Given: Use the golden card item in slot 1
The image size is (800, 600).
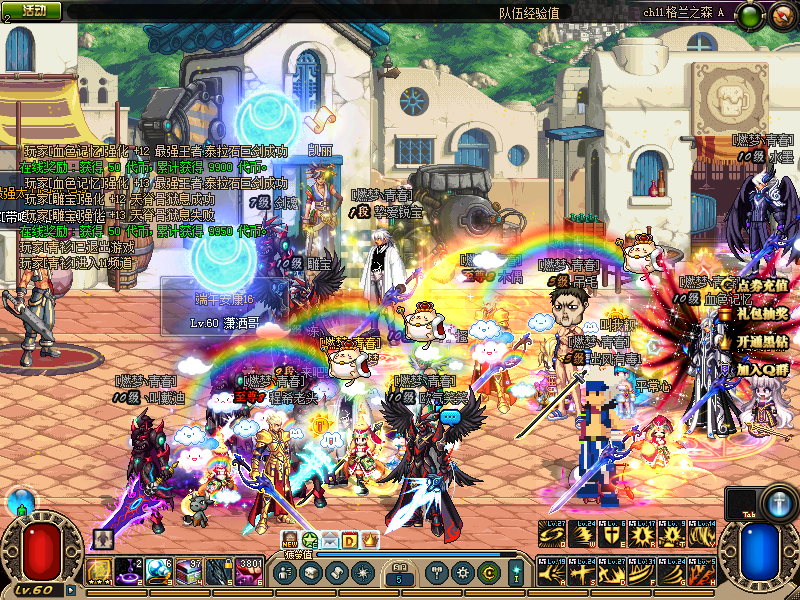Looking at the screenshot, I should [x=99, y=571].
